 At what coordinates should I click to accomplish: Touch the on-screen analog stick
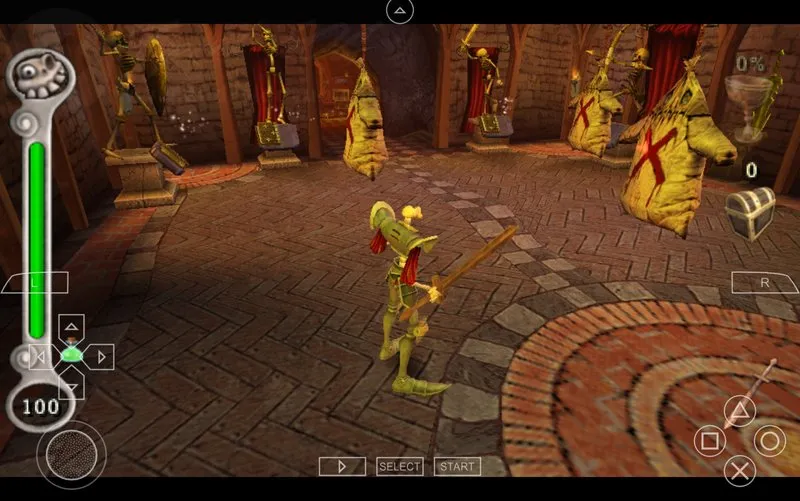pyautogui.click(x=71, y=455)
